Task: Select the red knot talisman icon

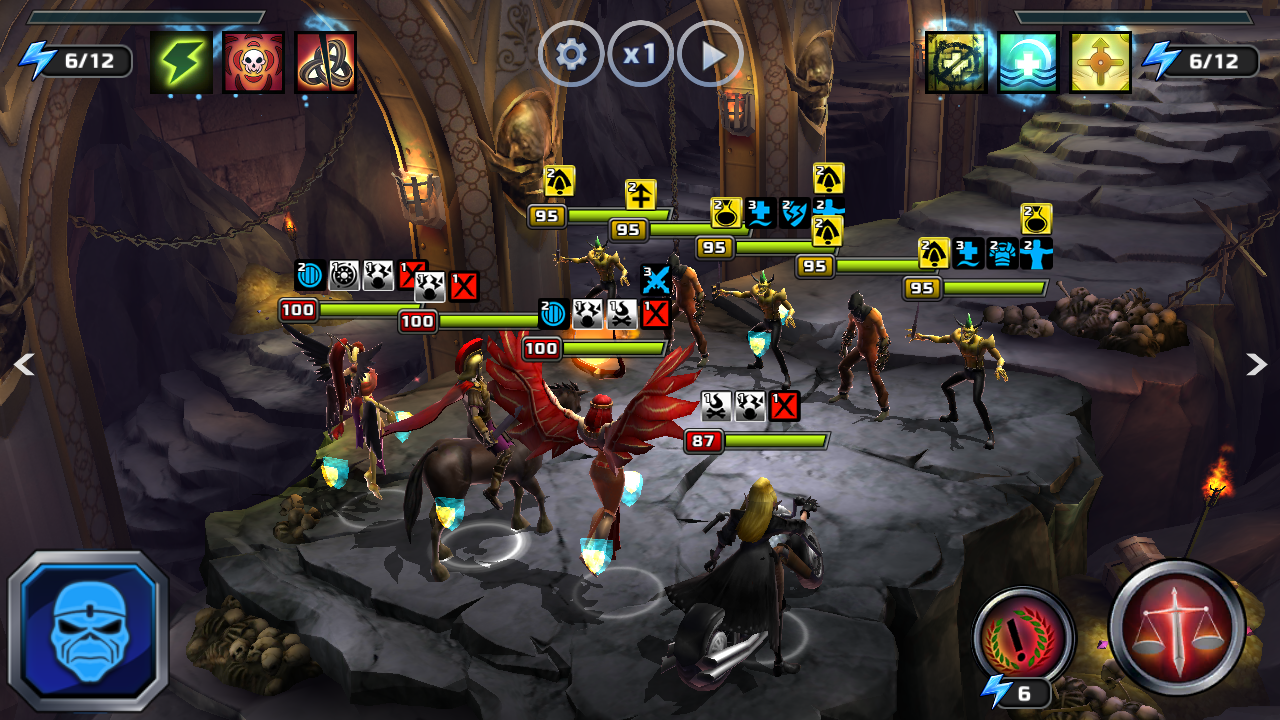Action: tap(326, 62)
